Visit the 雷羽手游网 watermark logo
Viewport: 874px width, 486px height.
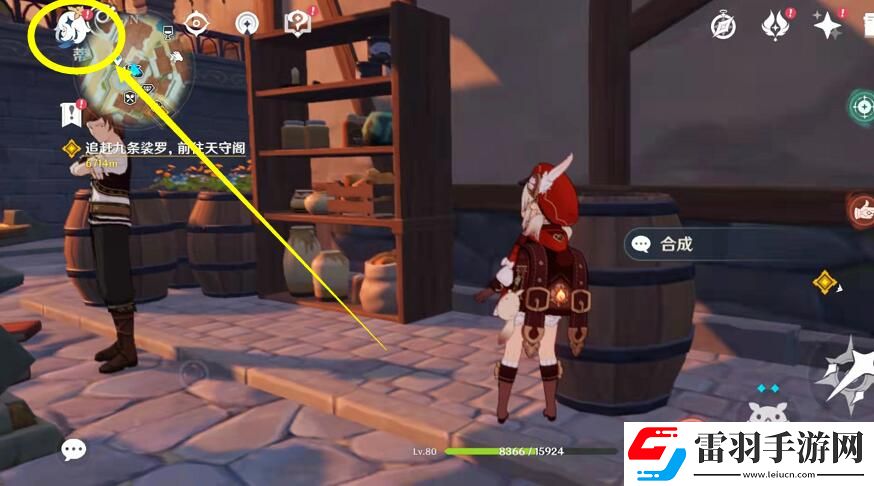[744, 450]
